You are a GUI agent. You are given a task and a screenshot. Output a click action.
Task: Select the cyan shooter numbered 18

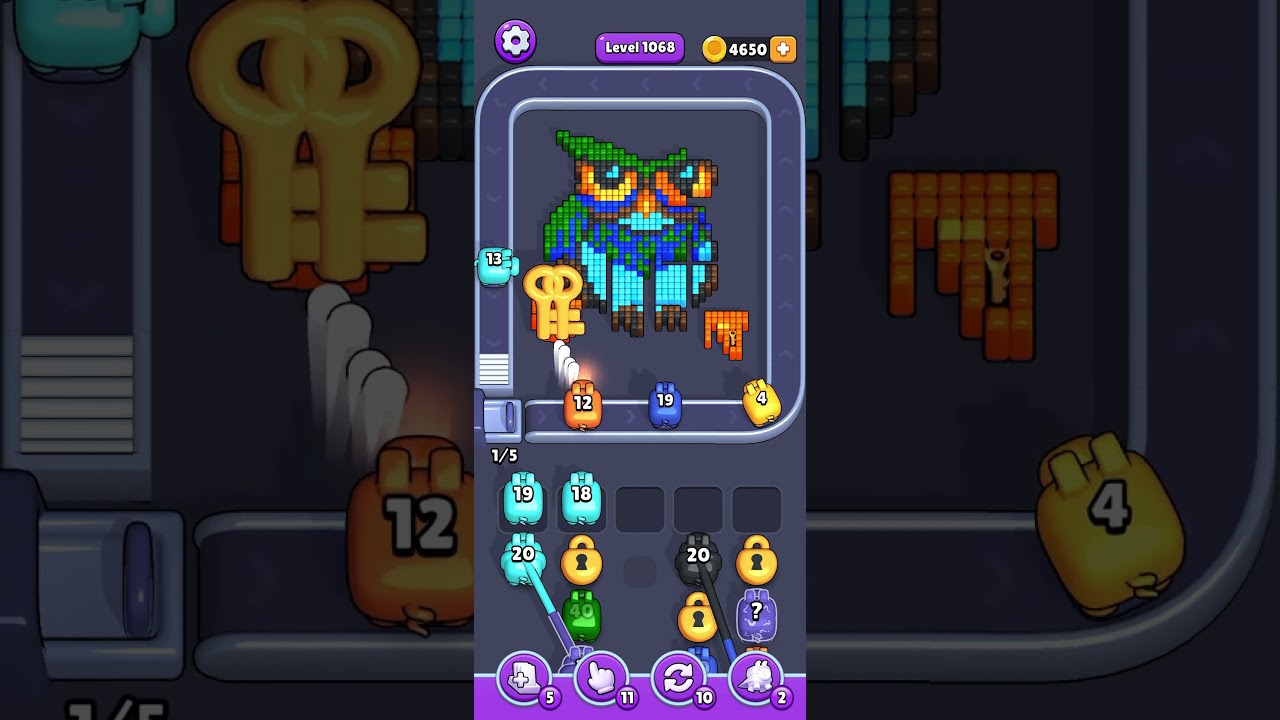click(x=581, y=498)
